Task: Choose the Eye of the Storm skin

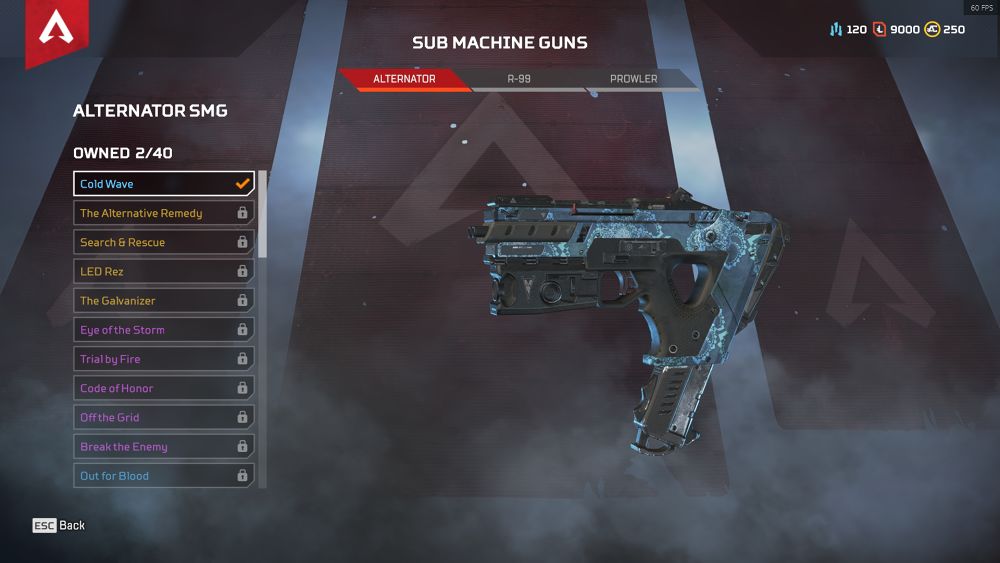Action: (164, 330)
